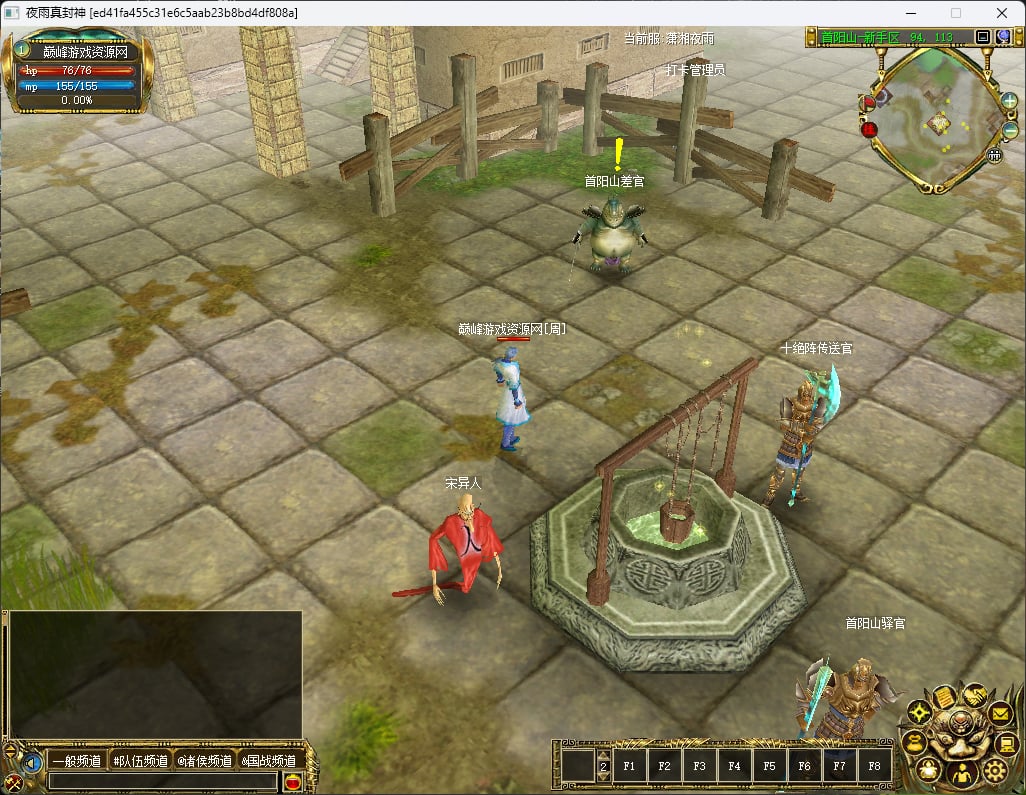The width and height of the screenshot is (1026, 795).
Task: Click the F1 hotkey slot
Action: 630,767
